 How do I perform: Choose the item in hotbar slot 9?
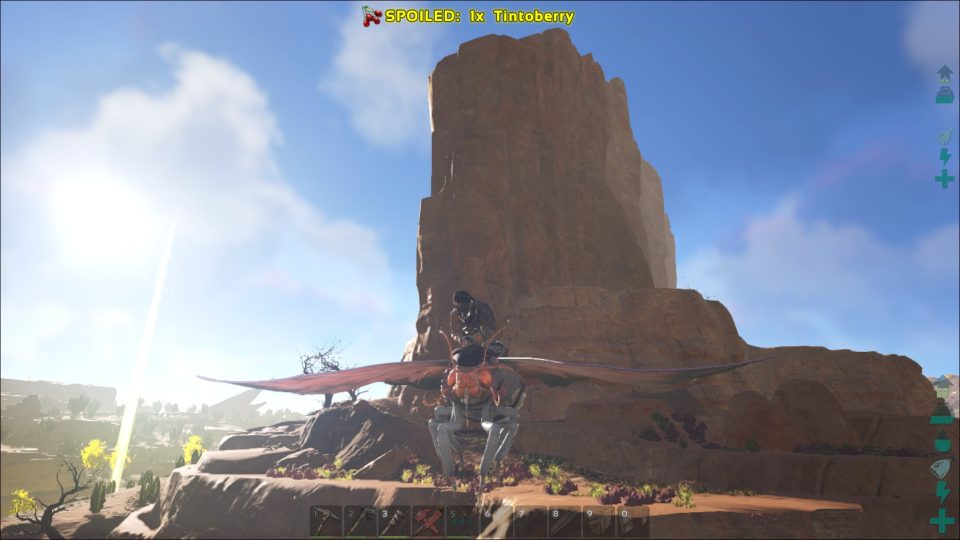click(x=599, y=522)
